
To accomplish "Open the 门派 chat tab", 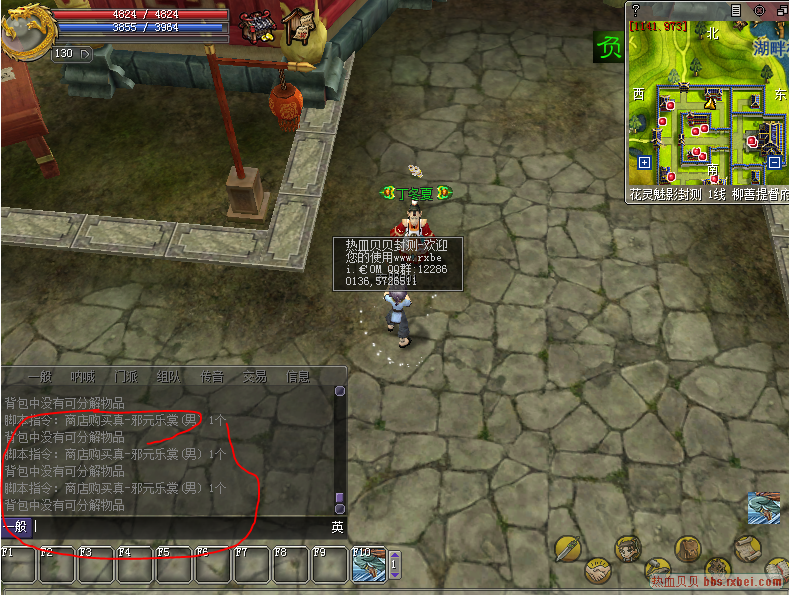I will 126,377.
